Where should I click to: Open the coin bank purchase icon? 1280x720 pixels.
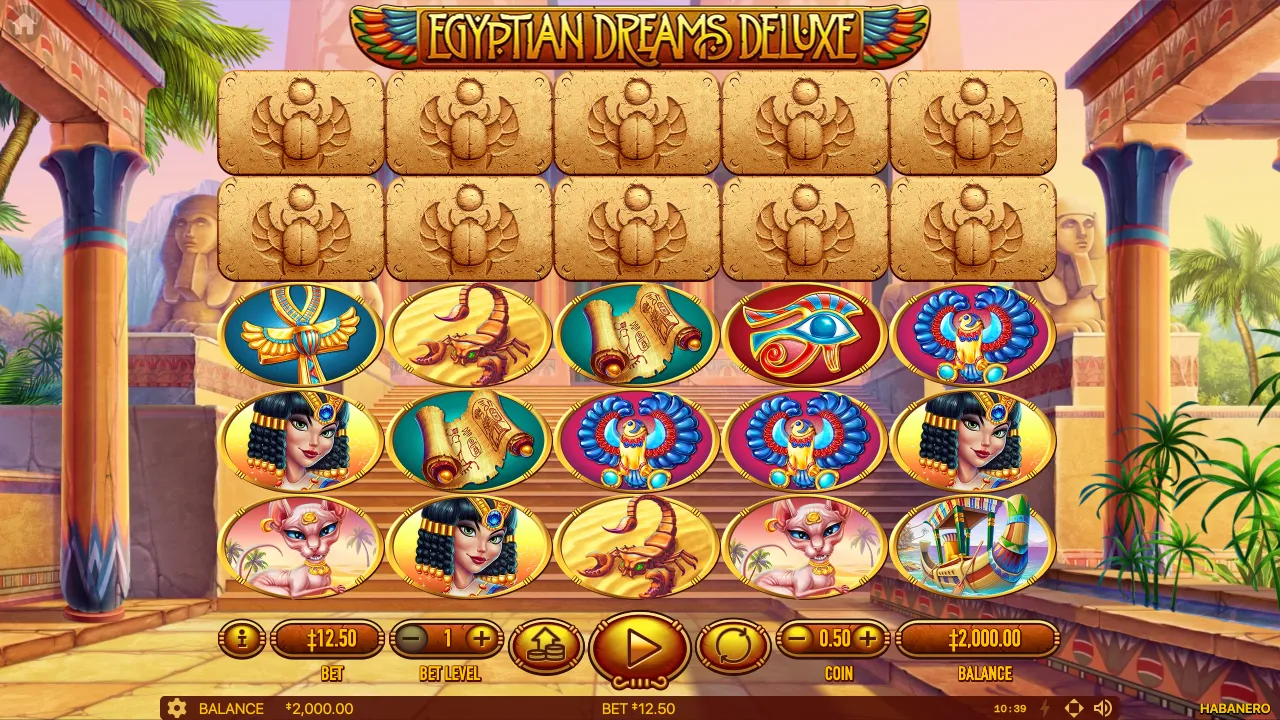tap(546, 643)
